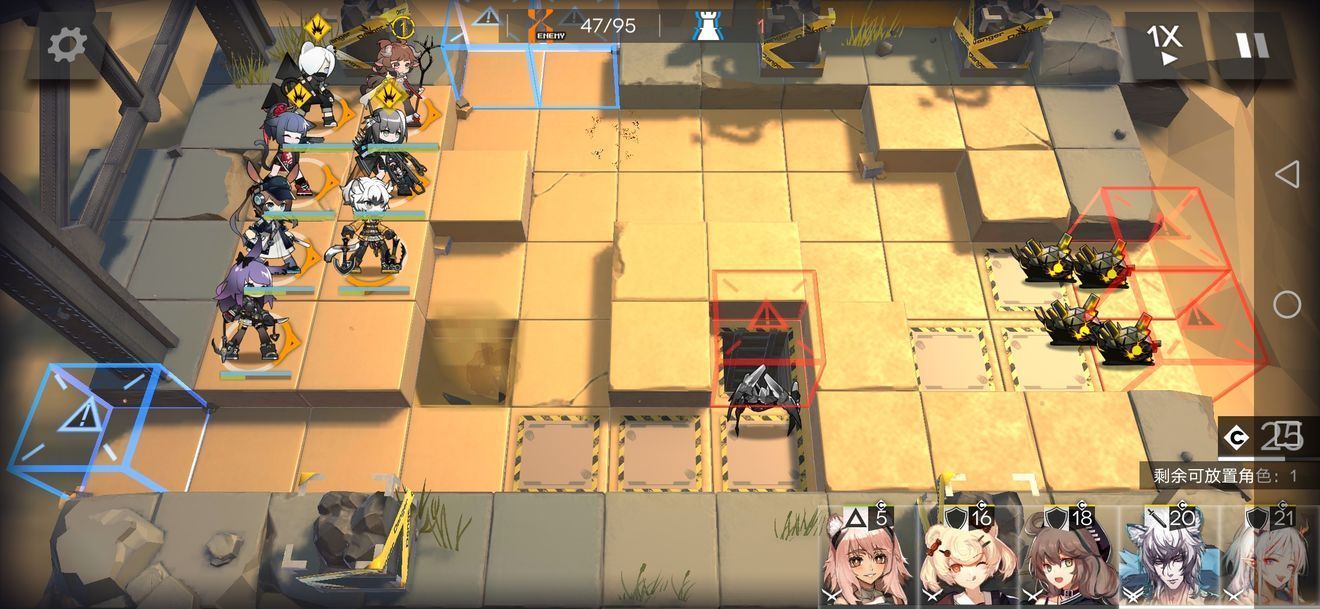1320x609 pixels.
Task: Pause the battle
Action: click(x=1251, y=45)
